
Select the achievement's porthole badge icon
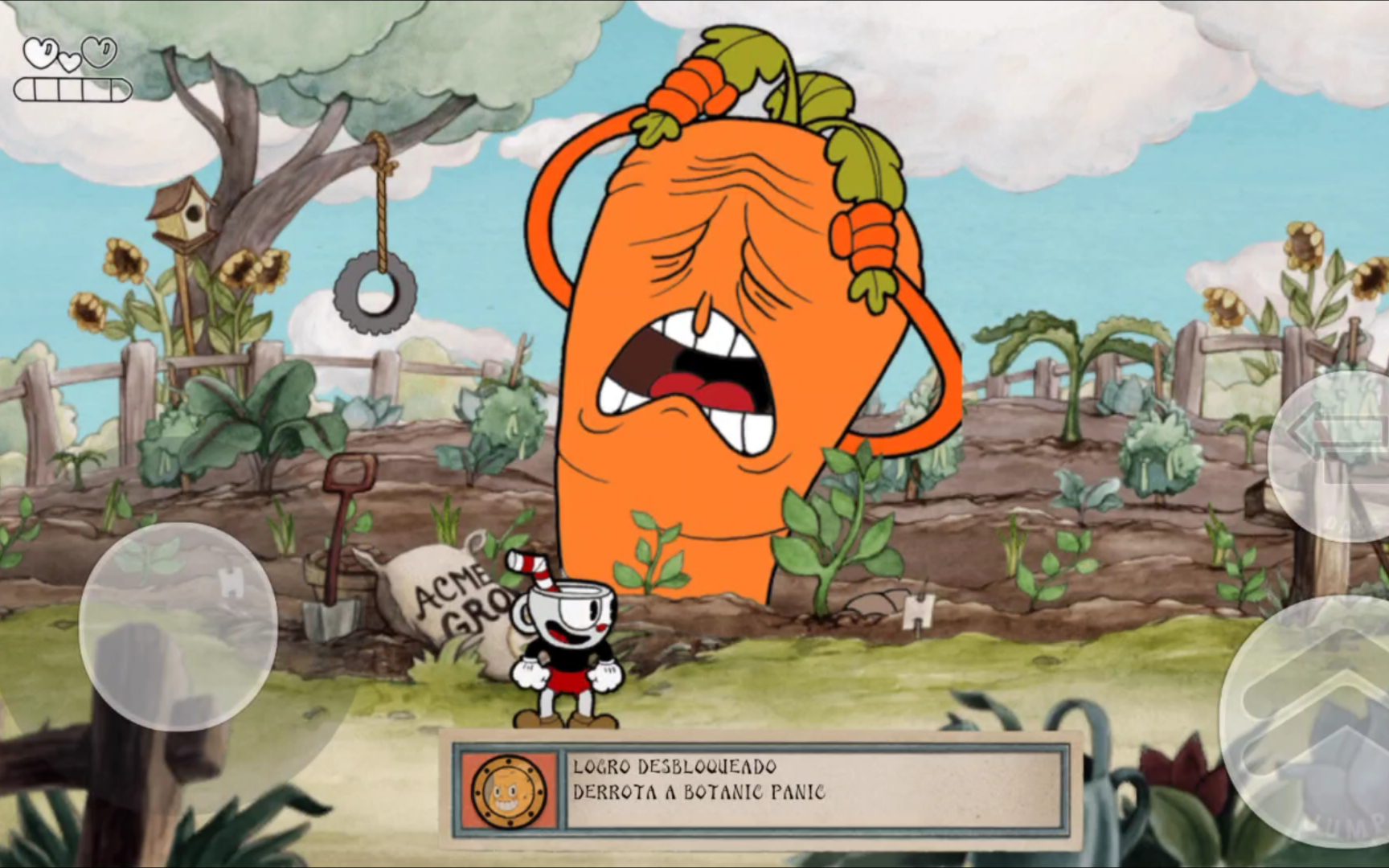508,791
